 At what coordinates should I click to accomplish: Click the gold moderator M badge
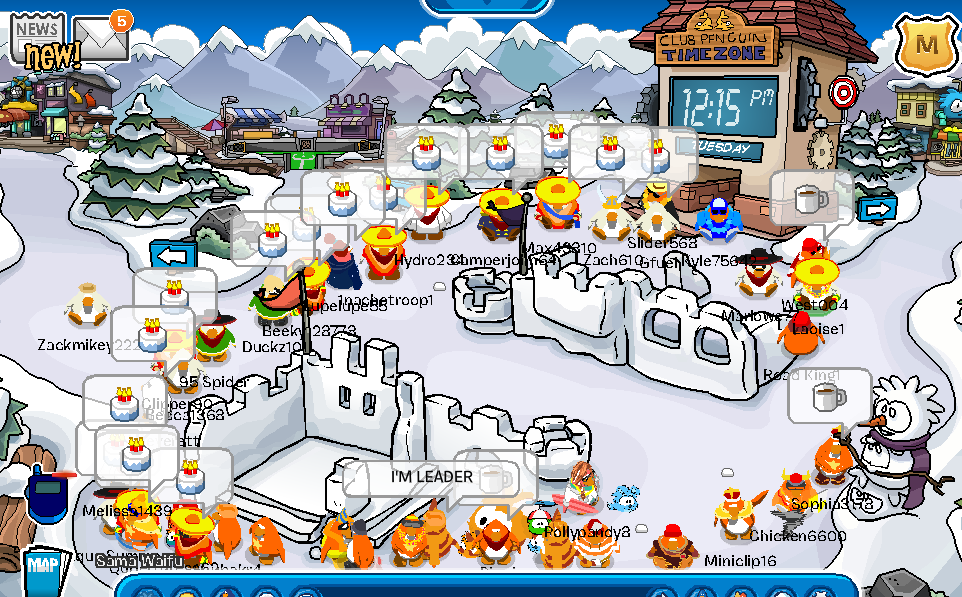click(x=925, y=44)
